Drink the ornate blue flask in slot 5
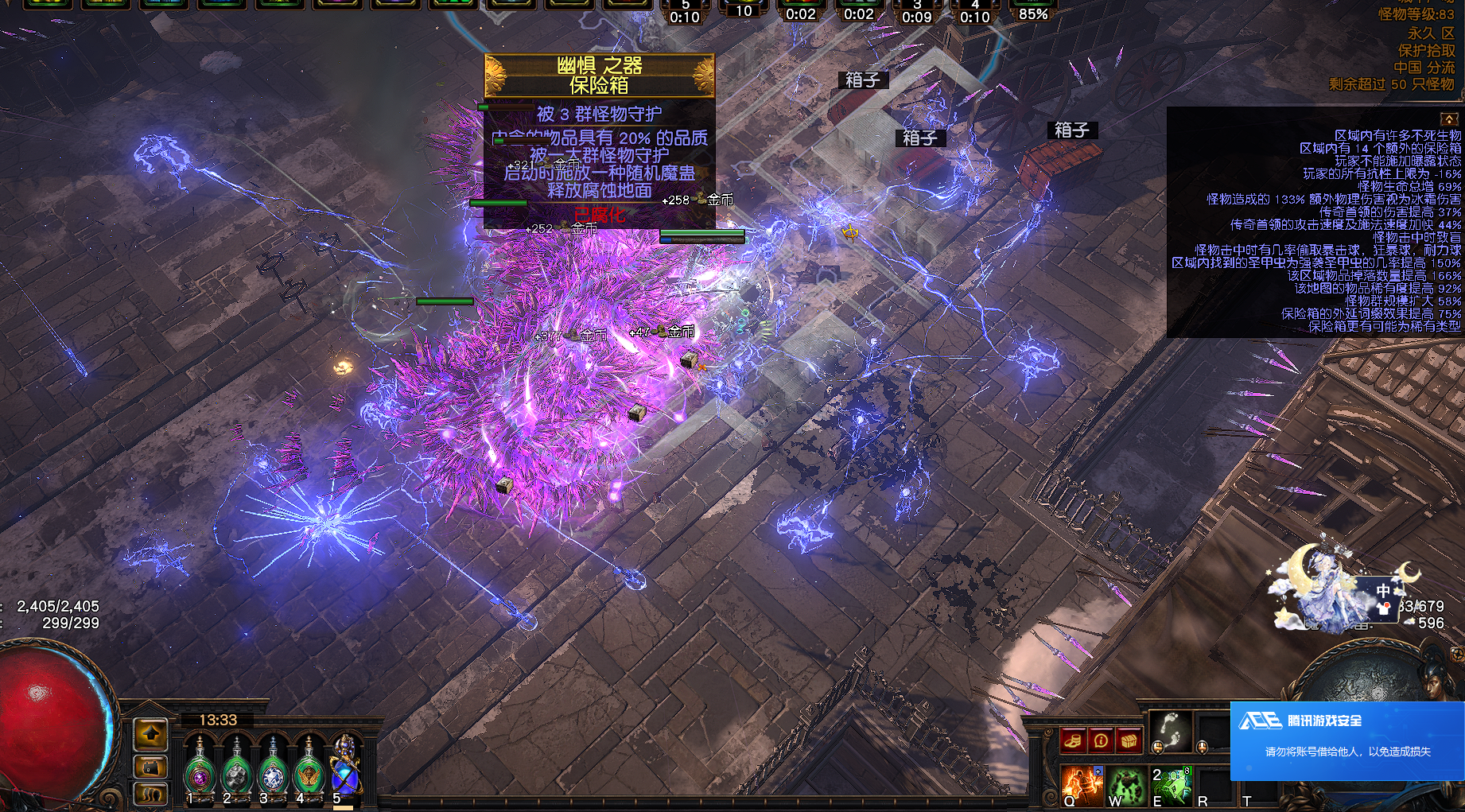This screenshot has height=812, width=1465. click(345, 767)
